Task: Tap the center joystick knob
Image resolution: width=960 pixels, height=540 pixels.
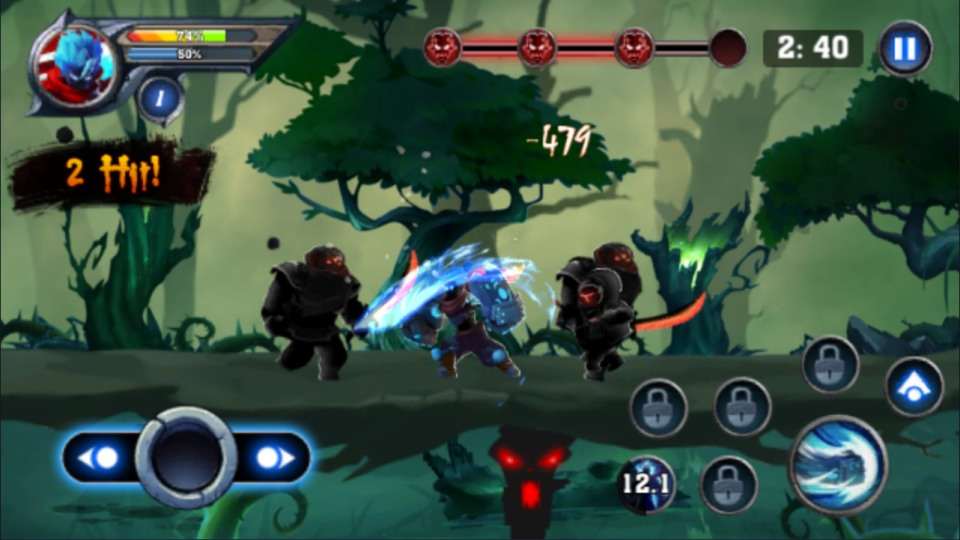Action: pyautogui.click(x=186, y=457)
